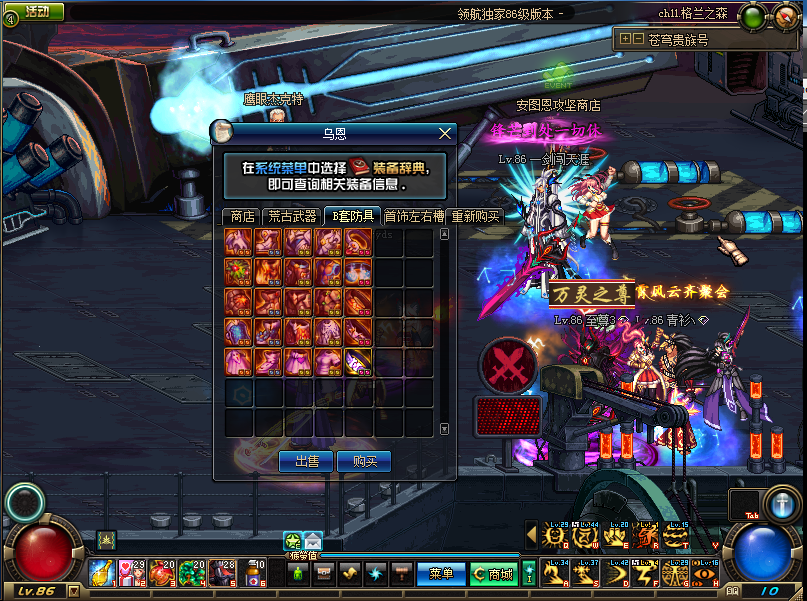Open the envelope mail icon

tap(313, 541)
